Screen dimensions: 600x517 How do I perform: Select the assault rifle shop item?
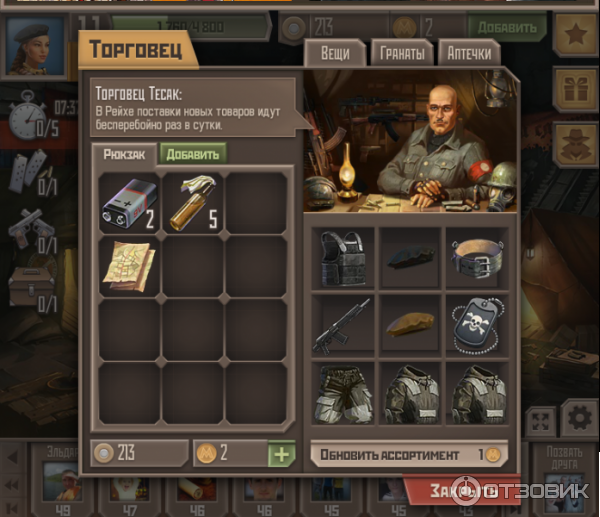tap(343, 325)
